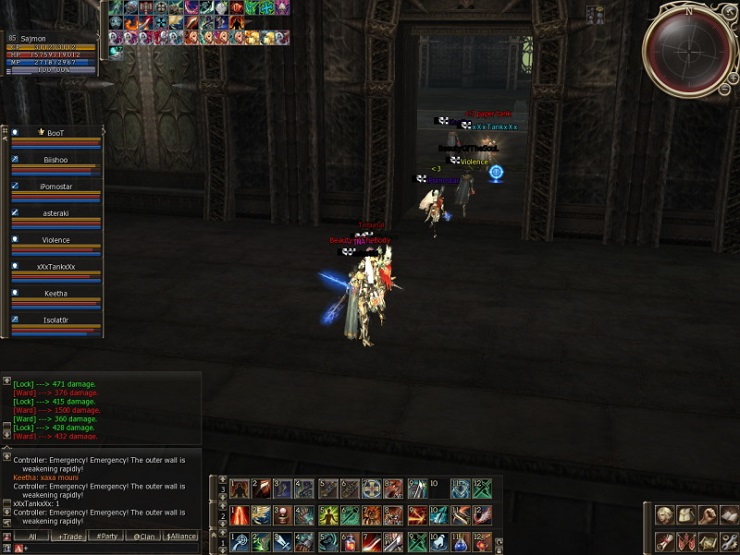Select party member iPornostar
The image size is (740, 555).
pyautogui.click(x=56, y=187)
